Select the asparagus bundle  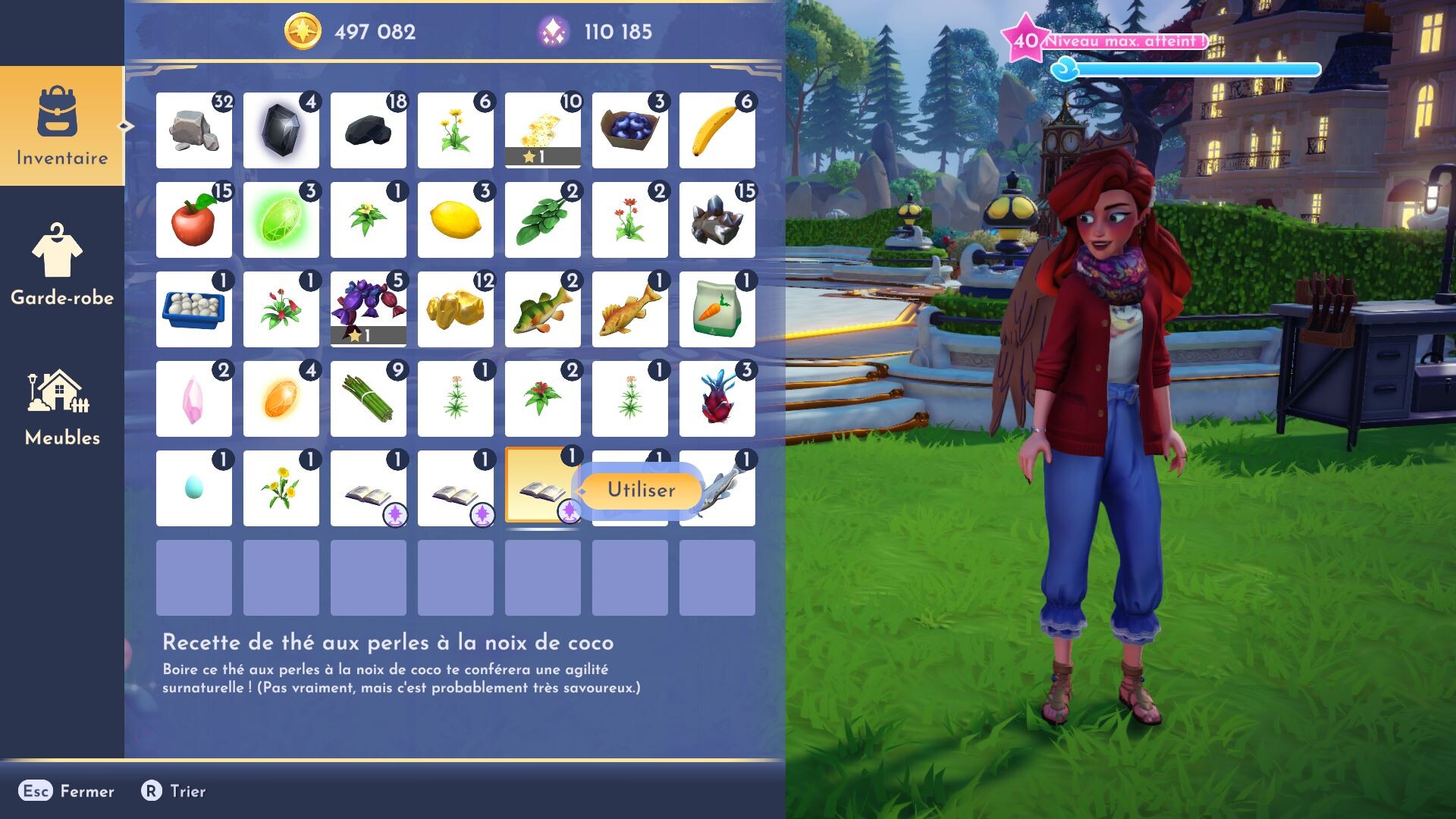(x=368, y=398)
